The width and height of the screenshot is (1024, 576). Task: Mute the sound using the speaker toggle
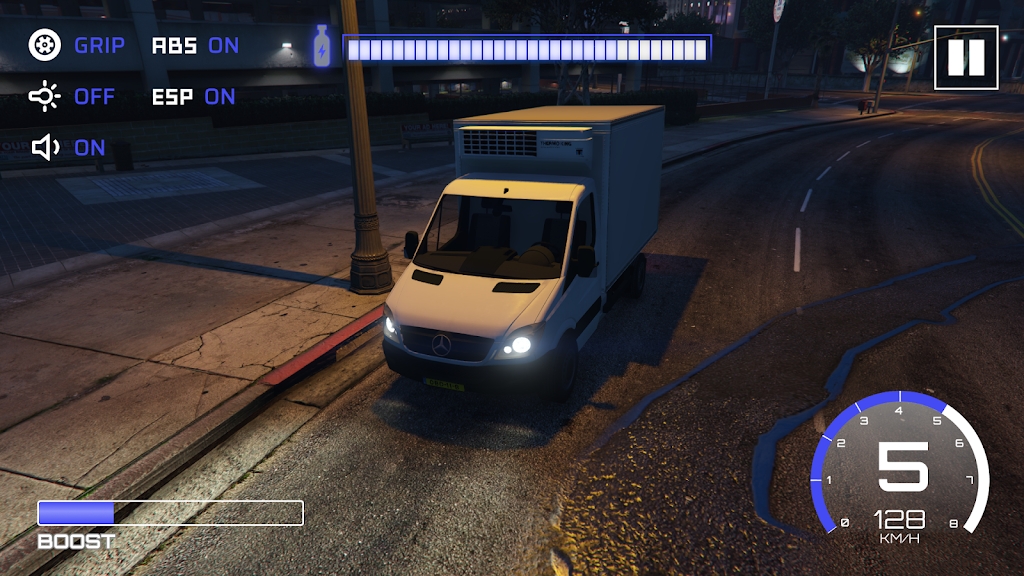pos(68,148)
